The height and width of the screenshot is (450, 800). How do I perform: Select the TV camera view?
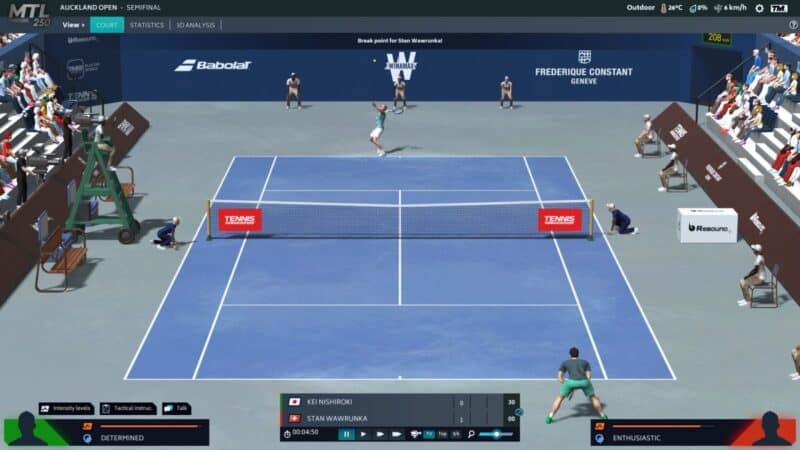(429, 434)
